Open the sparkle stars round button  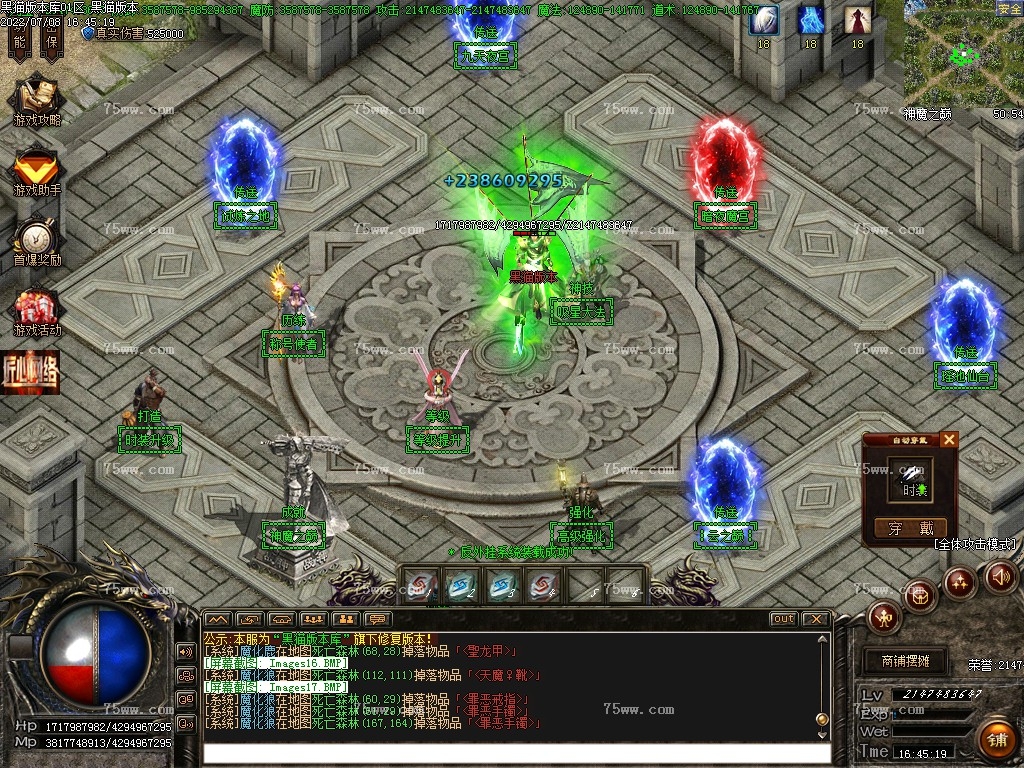(x=960, y=581)
